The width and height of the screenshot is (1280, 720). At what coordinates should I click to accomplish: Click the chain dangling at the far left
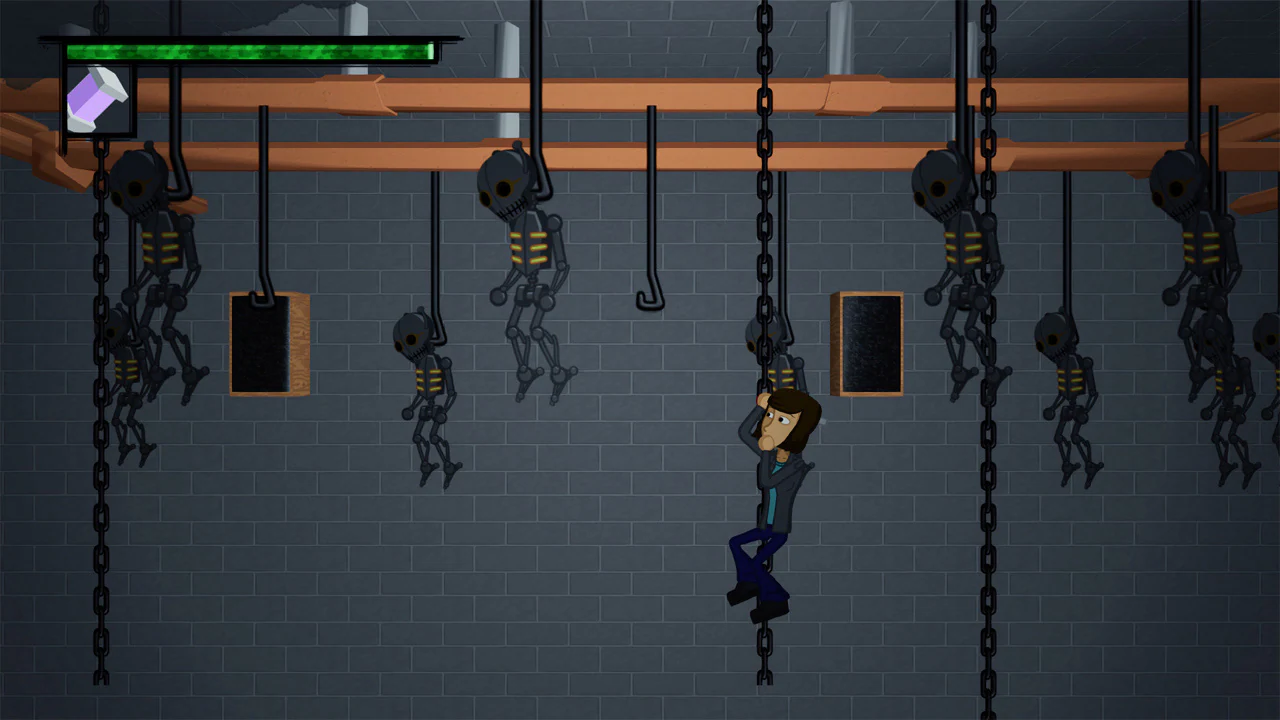coord(97,550)
